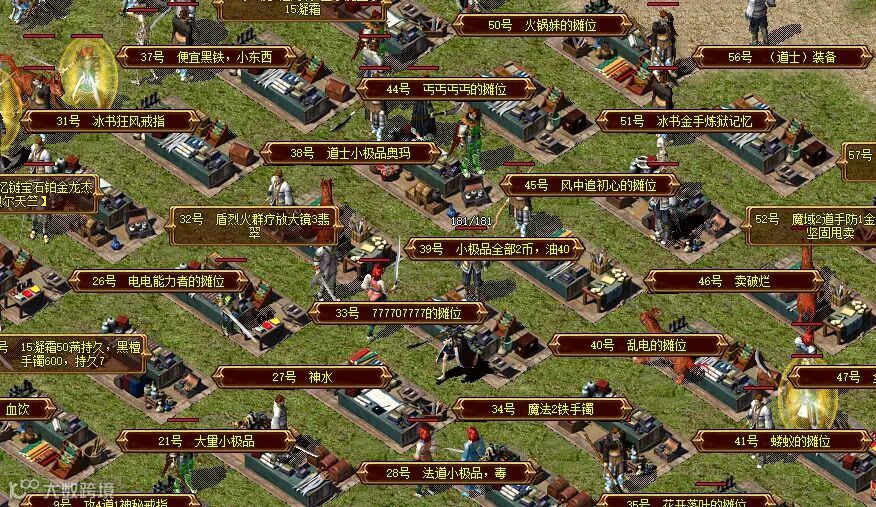Browse stall 46号 卖破烂

coord(734,281)
